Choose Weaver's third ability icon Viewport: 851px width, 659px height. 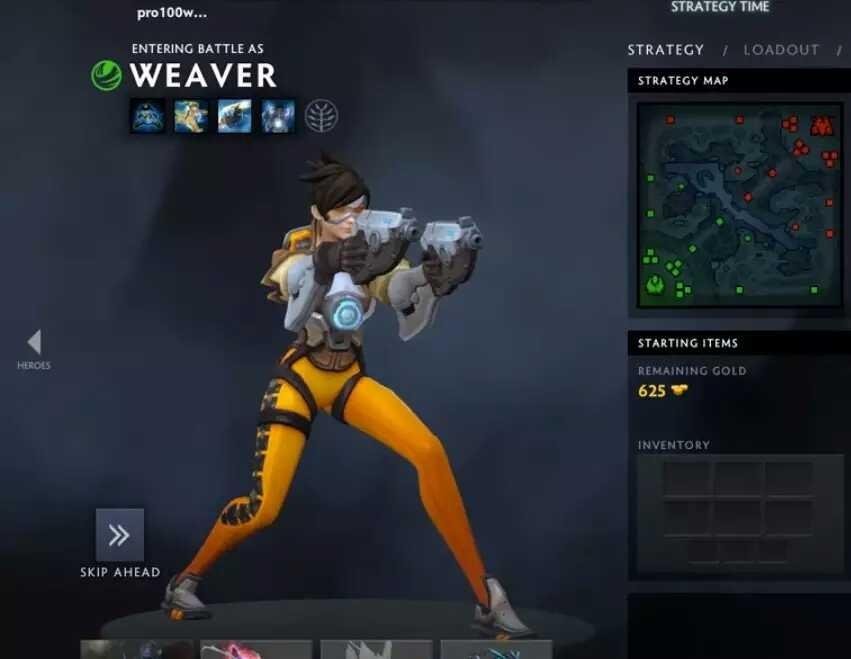235,116
